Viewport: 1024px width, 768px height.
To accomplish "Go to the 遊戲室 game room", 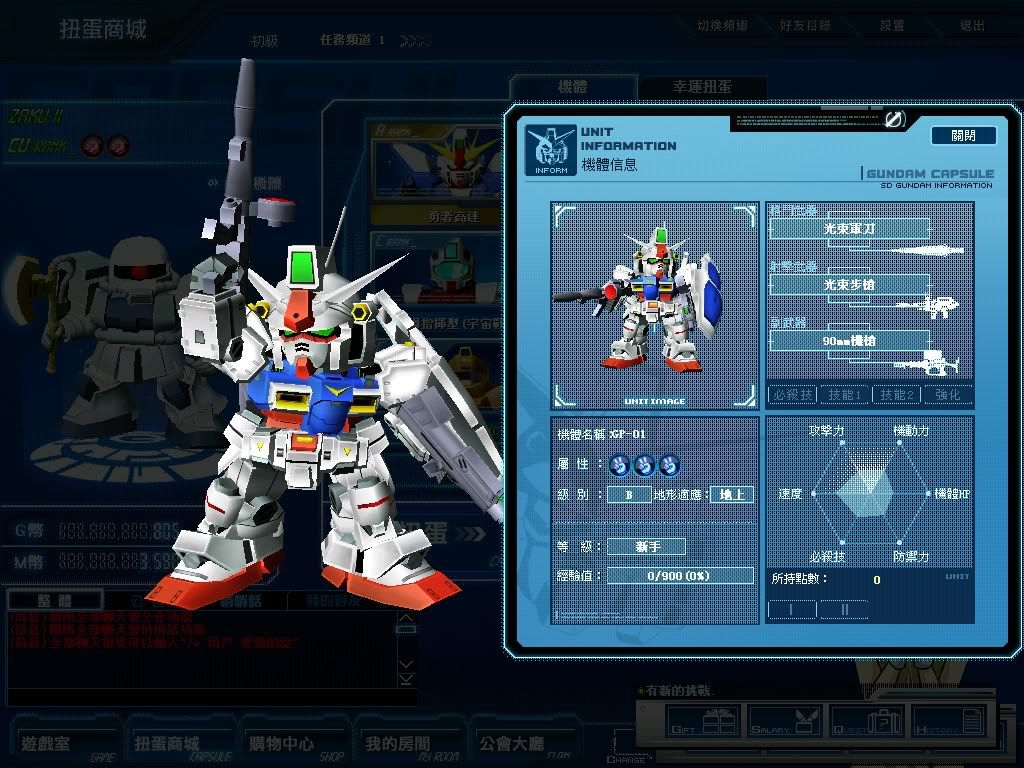I will coord(66,745).
